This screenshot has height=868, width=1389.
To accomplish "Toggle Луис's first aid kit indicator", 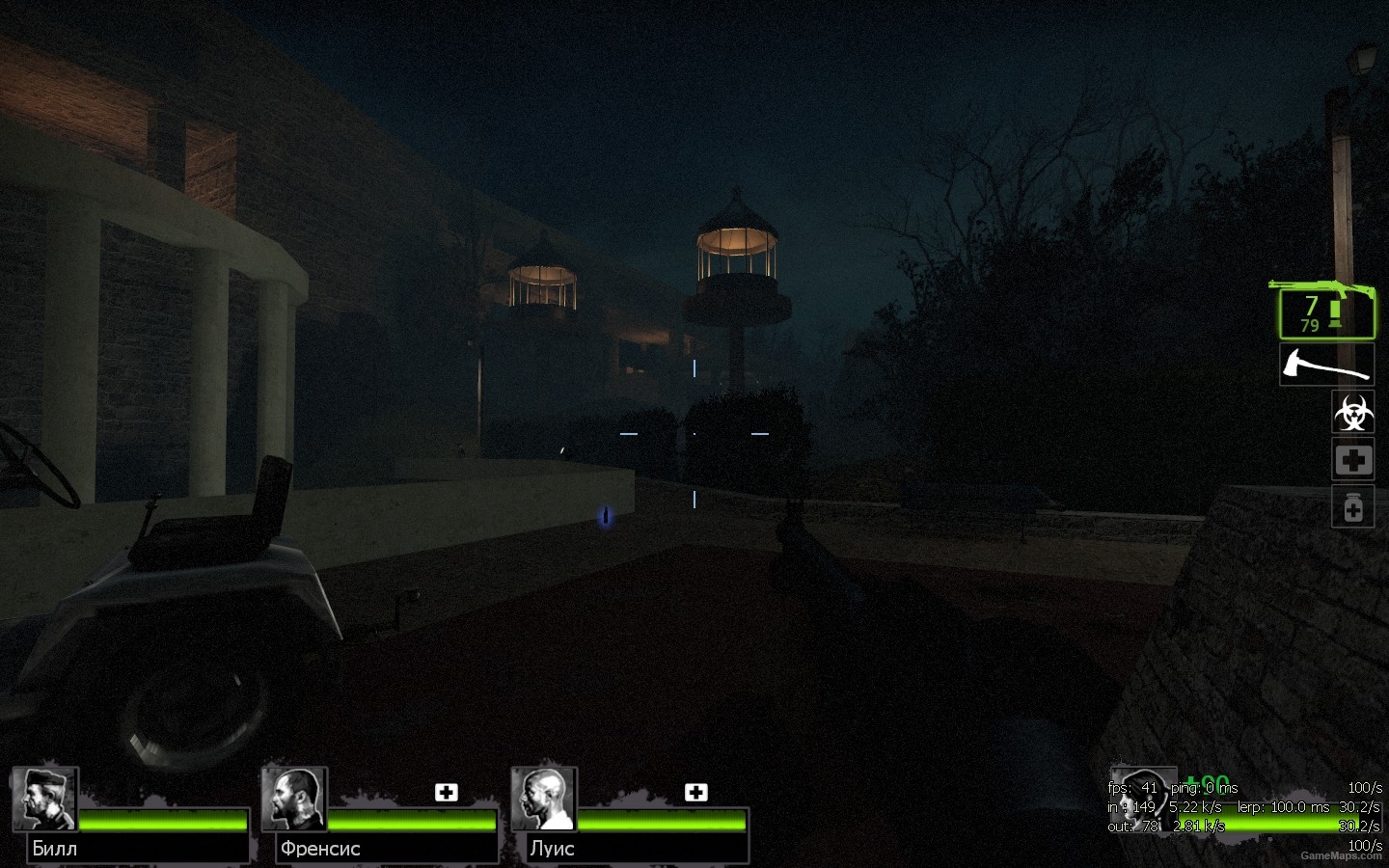I will (x=697, y=792).
